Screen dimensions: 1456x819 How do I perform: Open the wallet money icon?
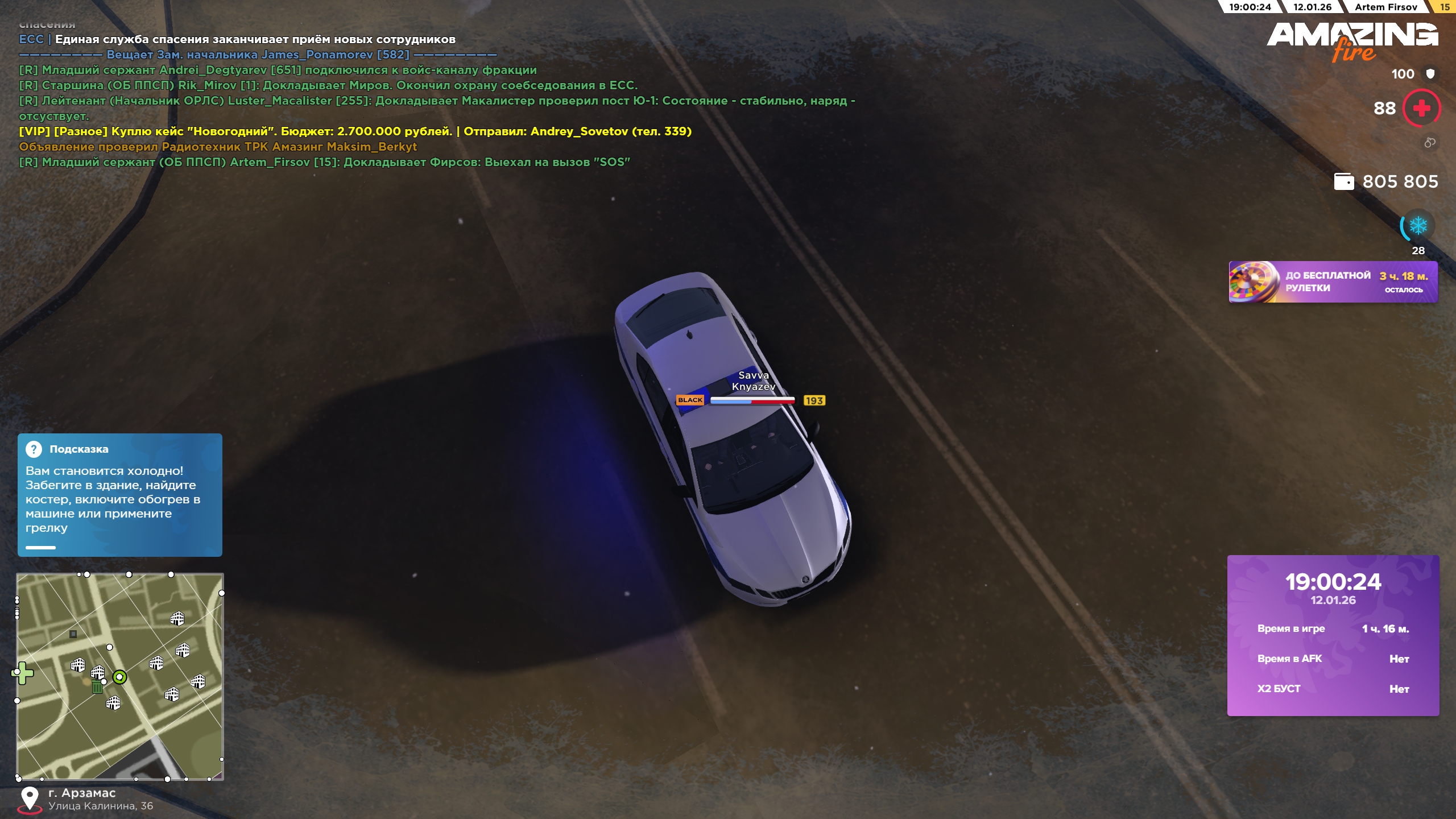coord(1344,181)
